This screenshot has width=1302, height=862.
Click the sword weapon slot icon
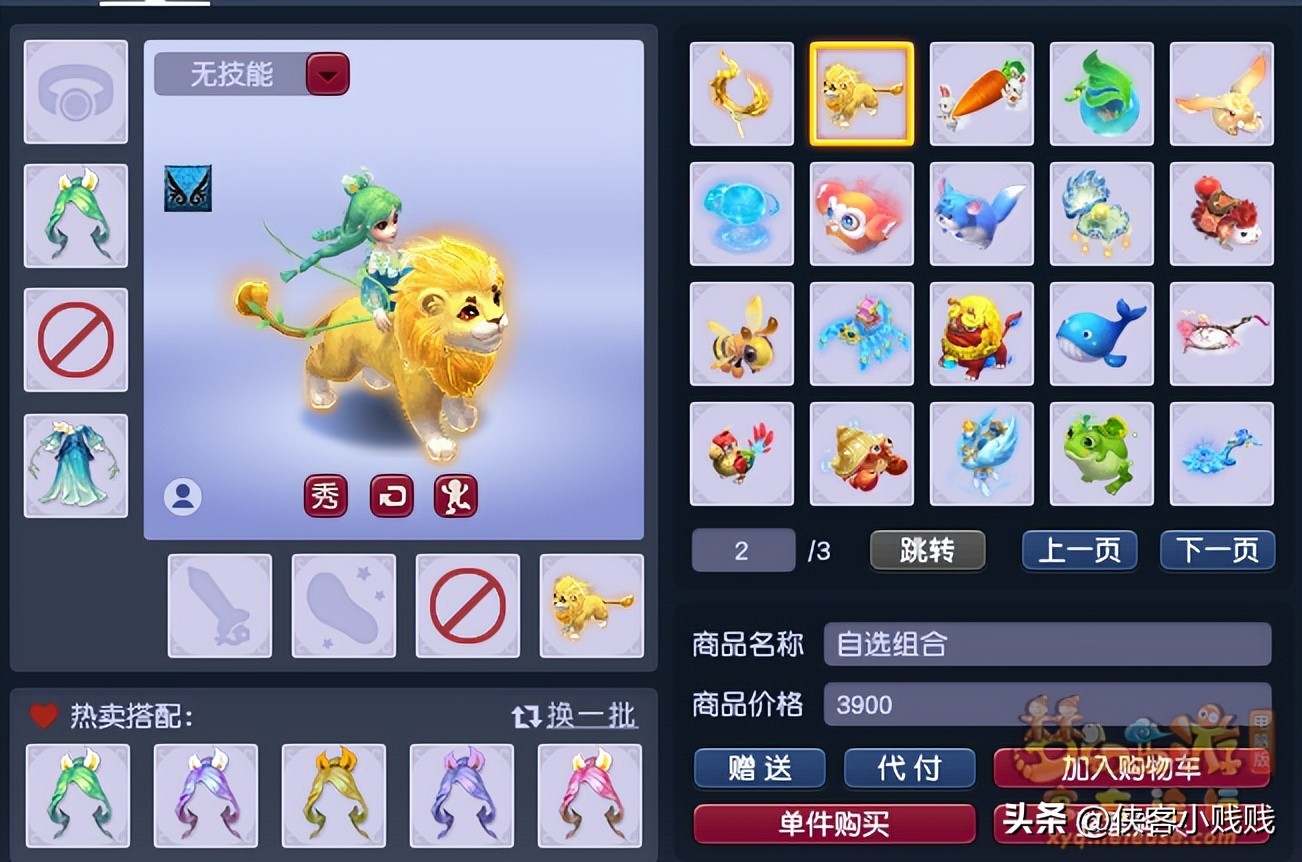tap(219, 605)
